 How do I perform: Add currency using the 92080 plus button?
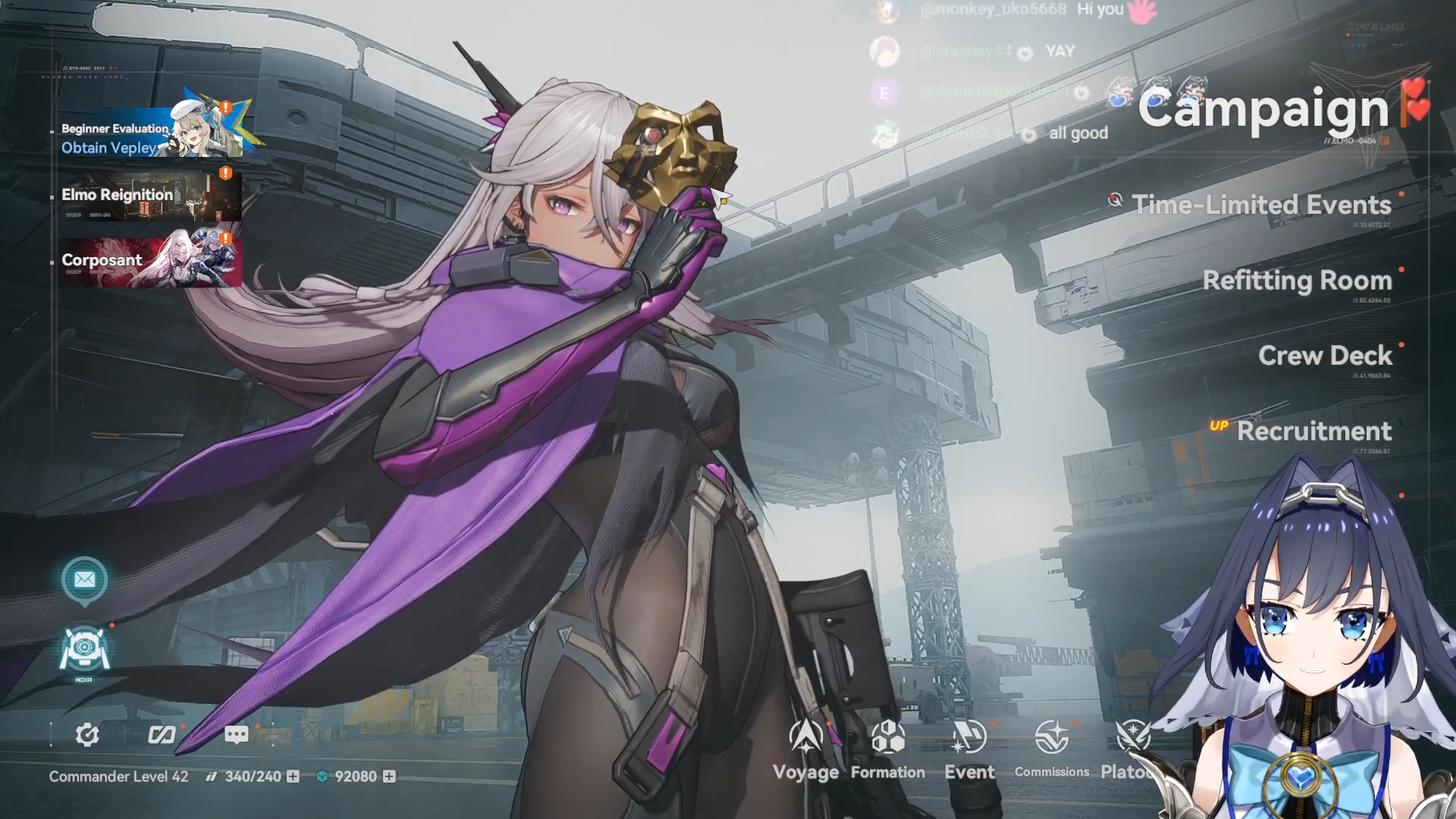click(389, 777)
